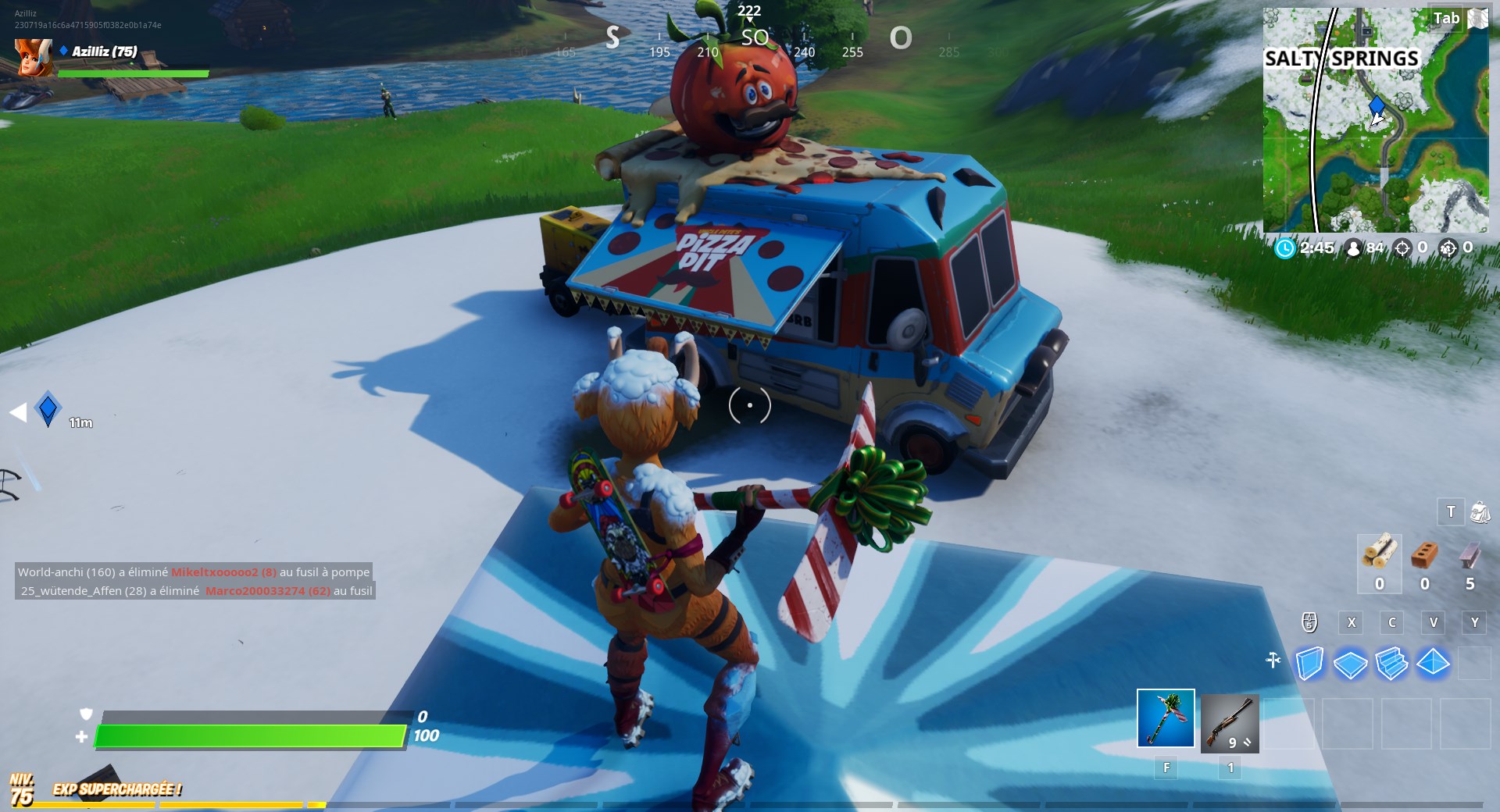Image resolution: width=1500 pixels, height=812 pixels.
Task: Select the shotgun in hotbar slot 1
Action: coord(1230,722)
